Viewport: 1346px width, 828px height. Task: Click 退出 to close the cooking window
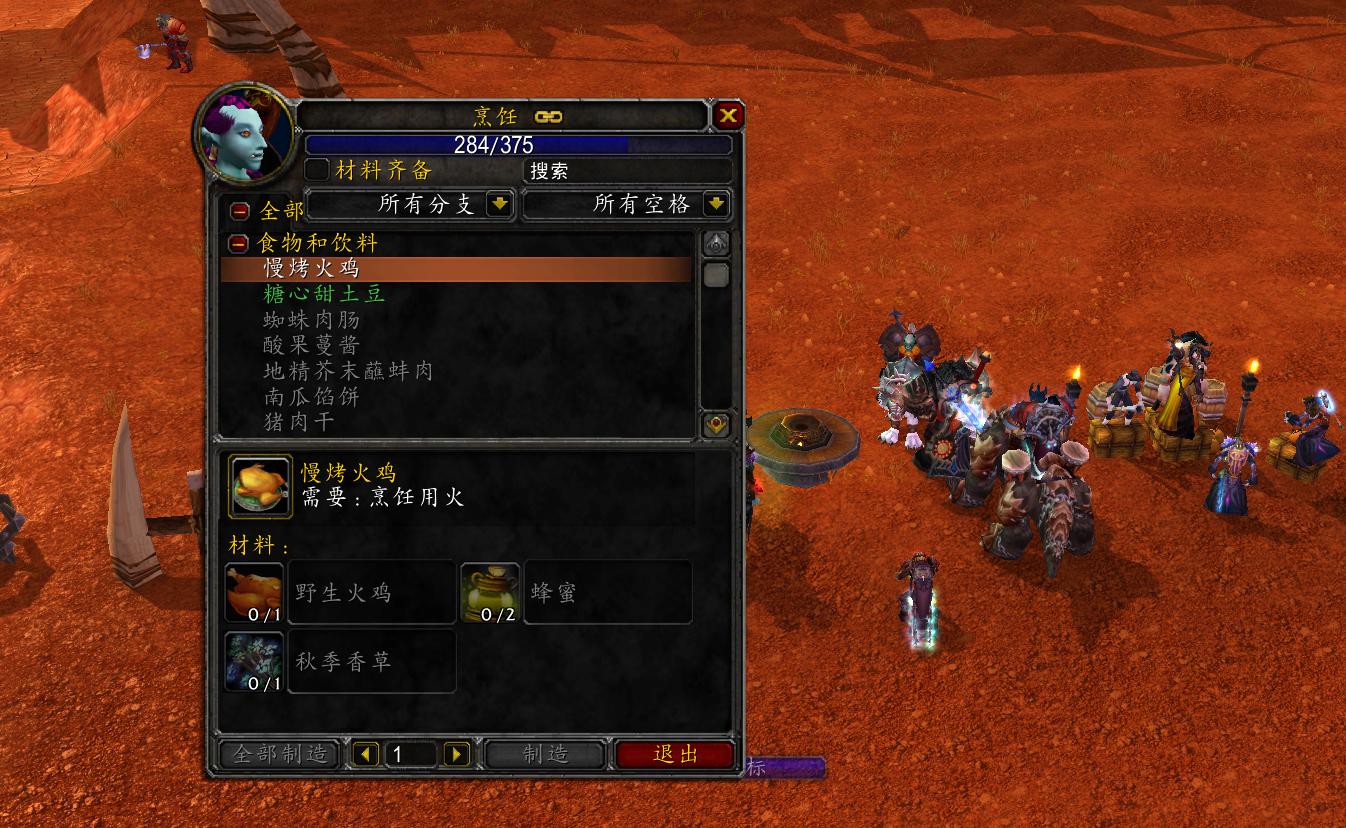(x=676, y=755)
